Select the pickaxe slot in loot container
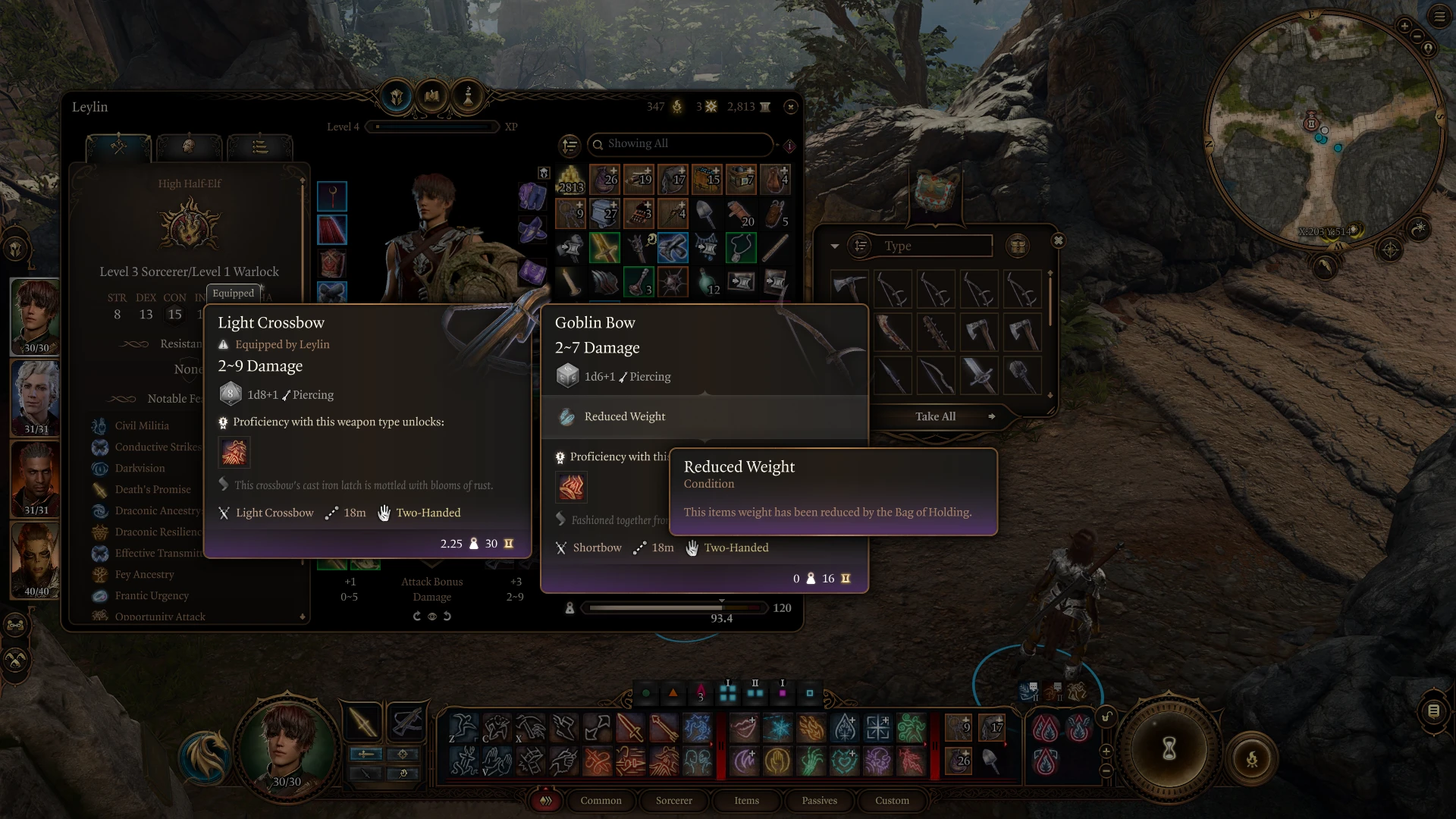1456x819 pixels. (x=849, y=289)
